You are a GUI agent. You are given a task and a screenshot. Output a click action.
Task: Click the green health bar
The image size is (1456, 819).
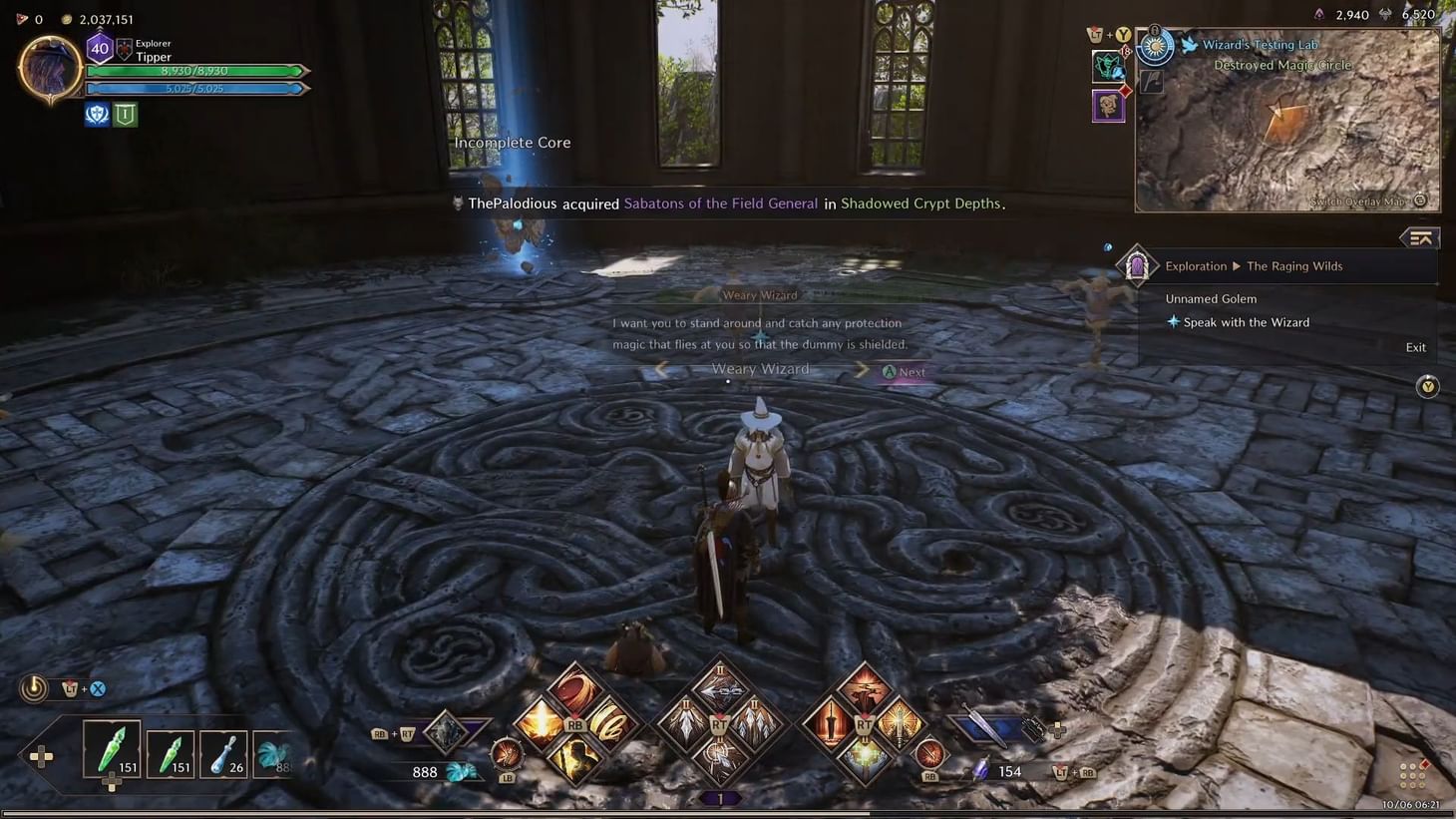pos(194,71)
